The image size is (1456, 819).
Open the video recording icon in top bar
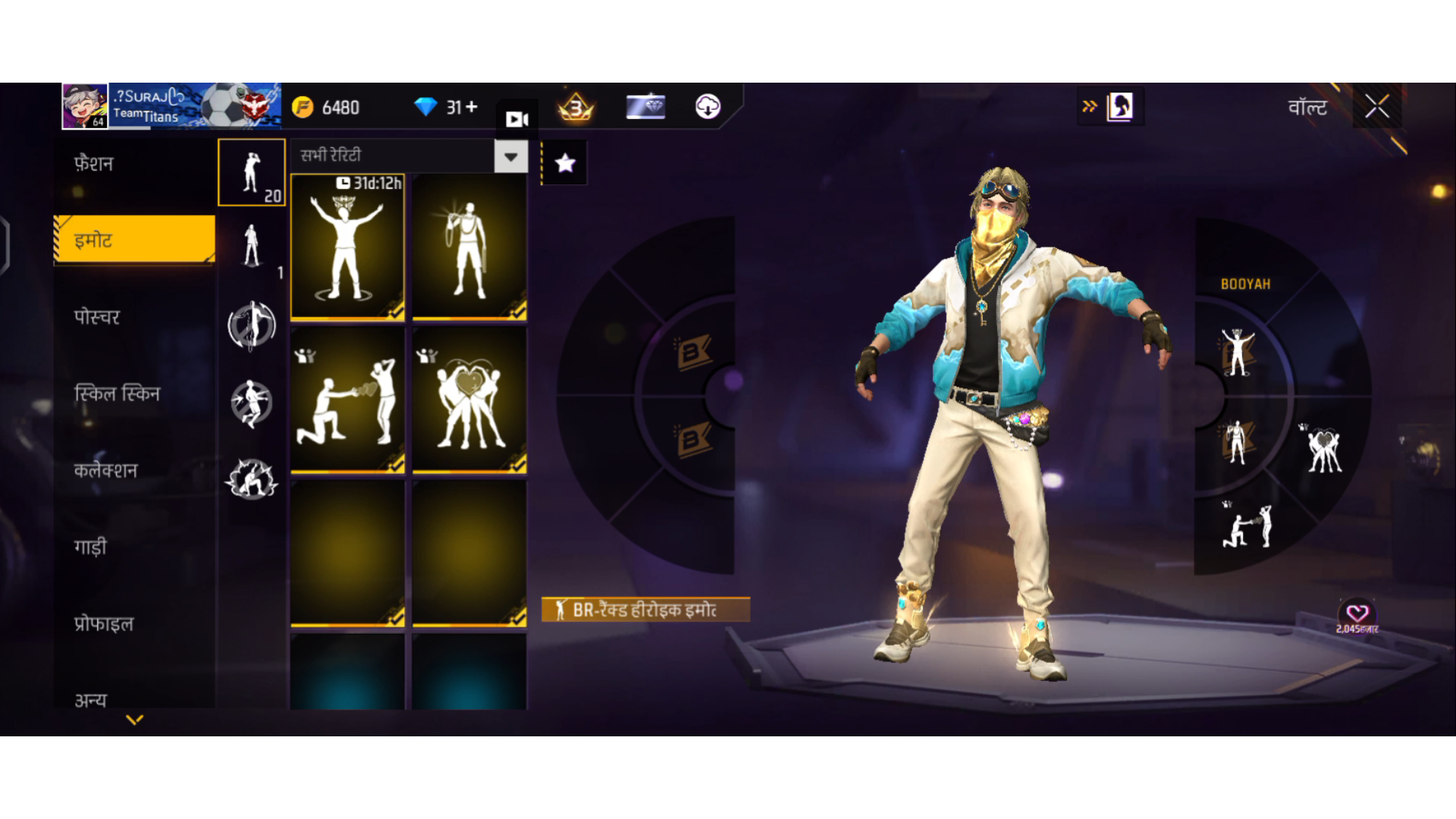[516, 118]
